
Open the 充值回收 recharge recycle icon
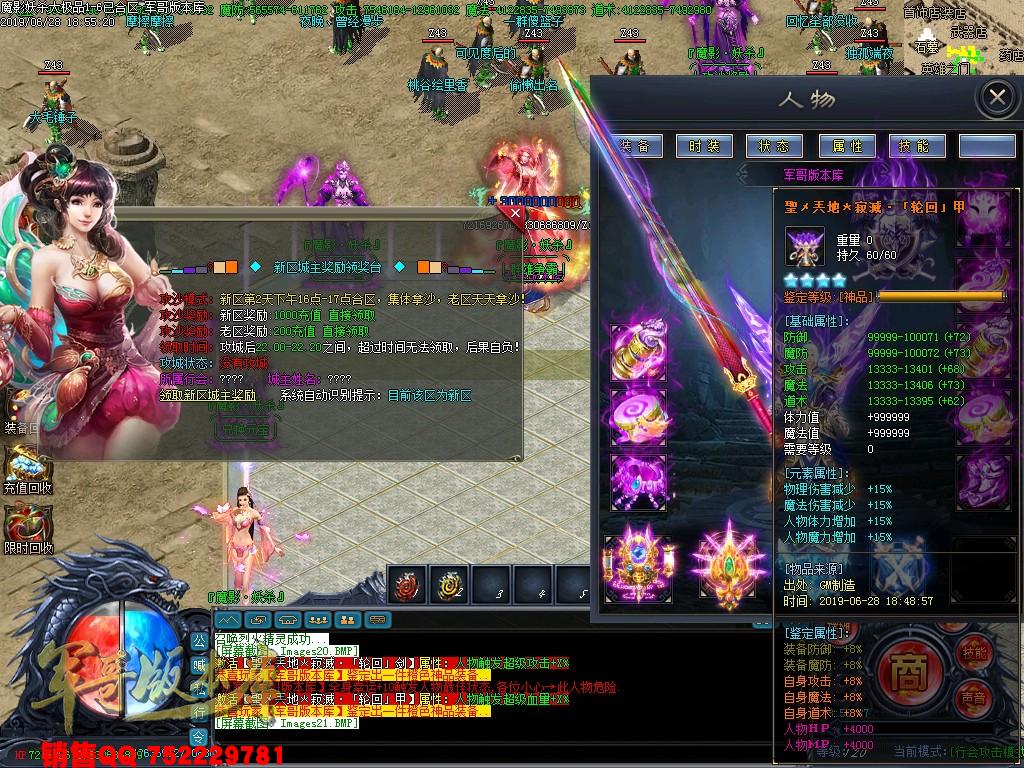[26, 467]
